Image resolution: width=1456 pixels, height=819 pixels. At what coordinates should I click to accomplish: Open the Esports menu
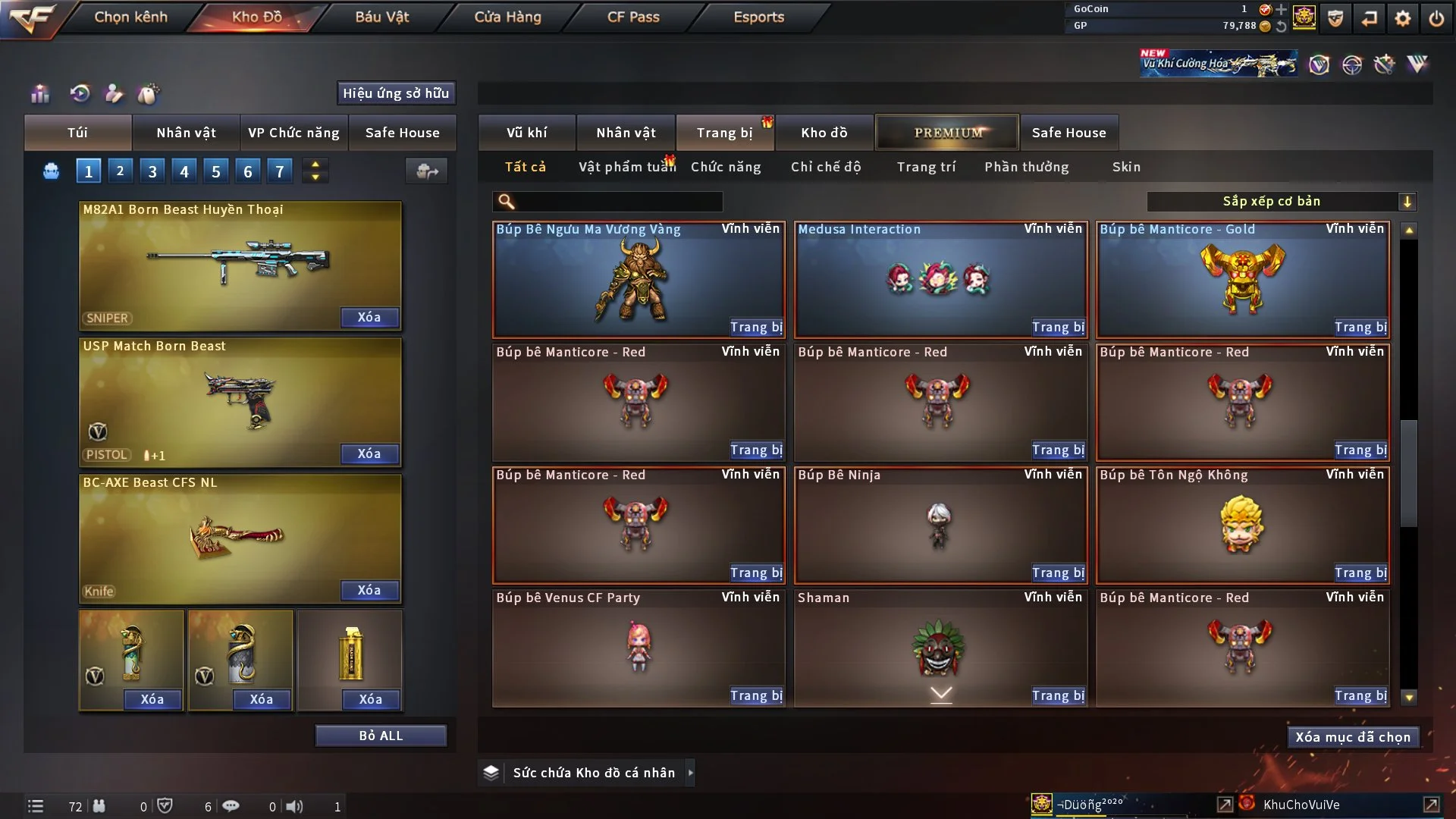tap(758, 17)
